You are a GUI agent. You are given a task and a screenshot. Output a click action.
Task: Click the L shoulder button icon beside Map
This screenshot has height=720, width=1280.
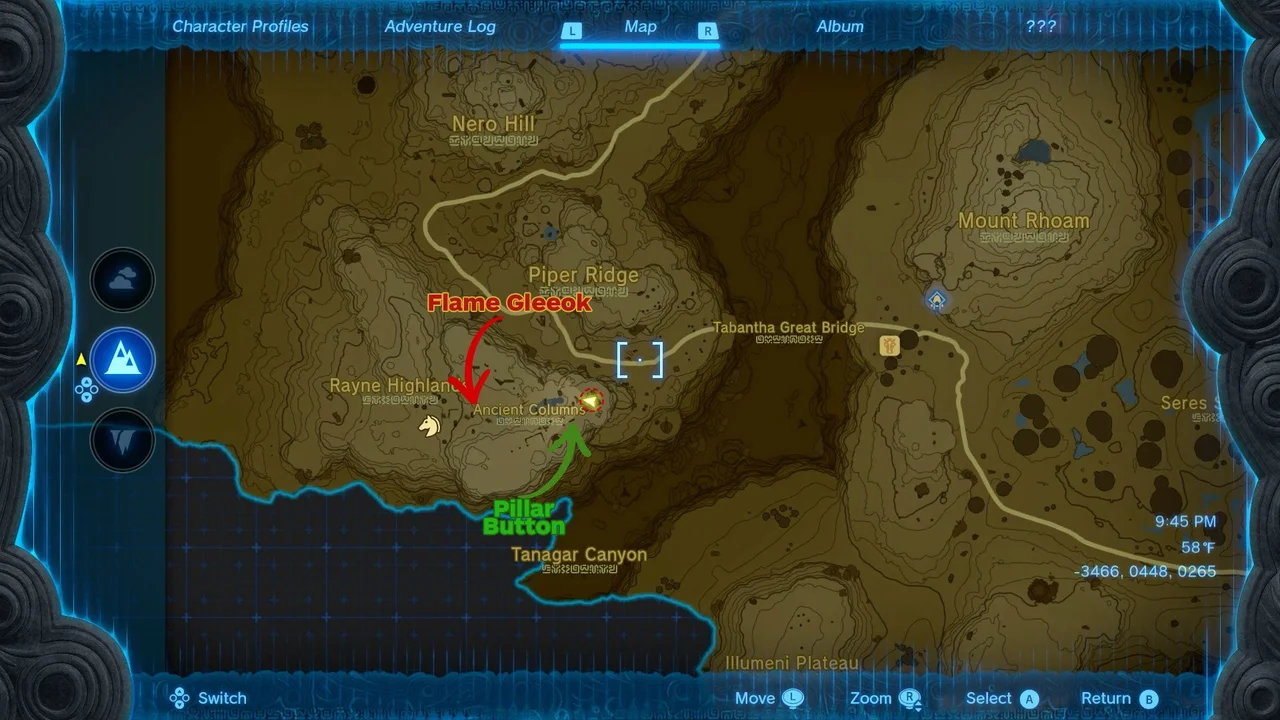pyautogui.click(x=572, y=31)
